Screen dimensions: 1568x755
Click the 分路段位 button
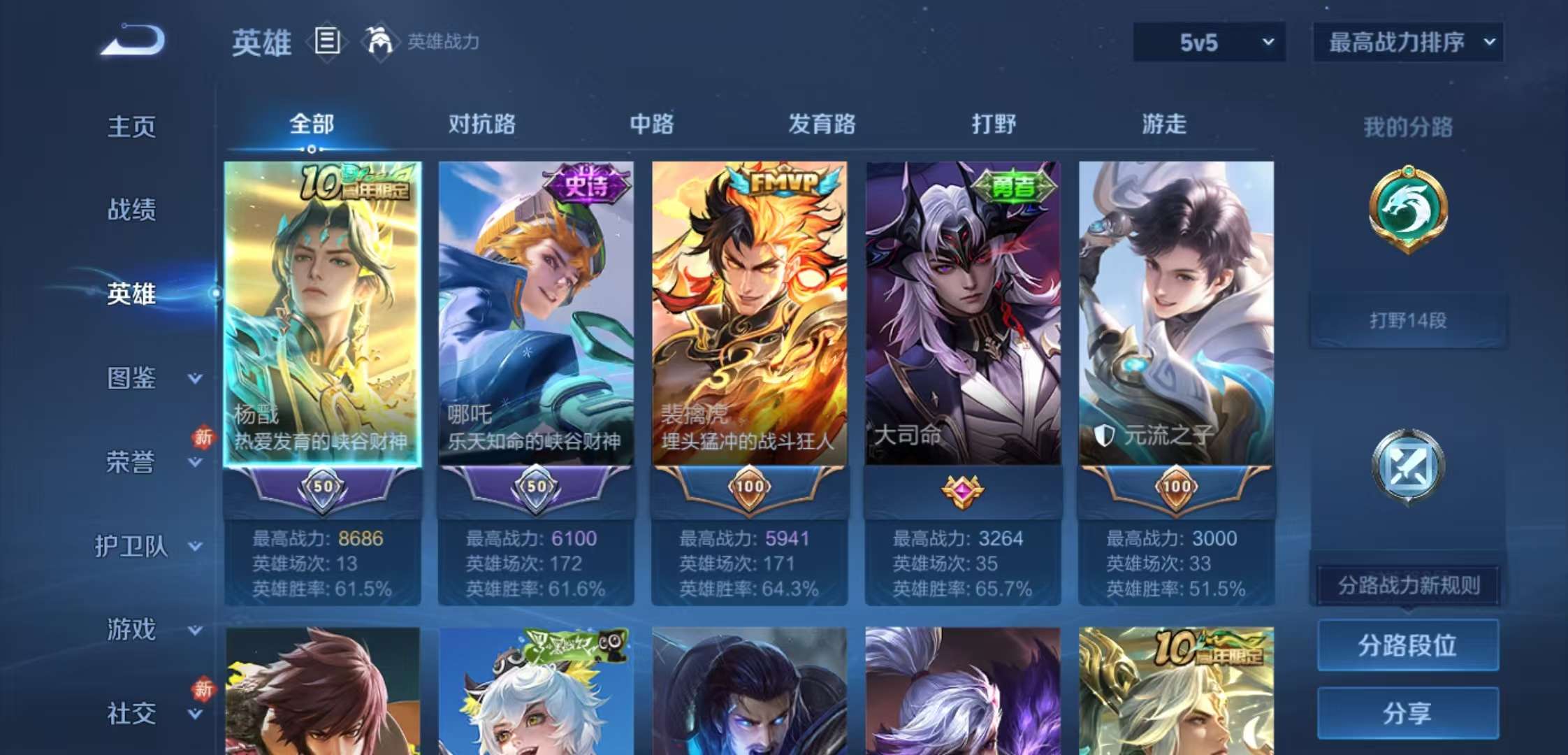pyautogui.click(x=1407, y=647)
